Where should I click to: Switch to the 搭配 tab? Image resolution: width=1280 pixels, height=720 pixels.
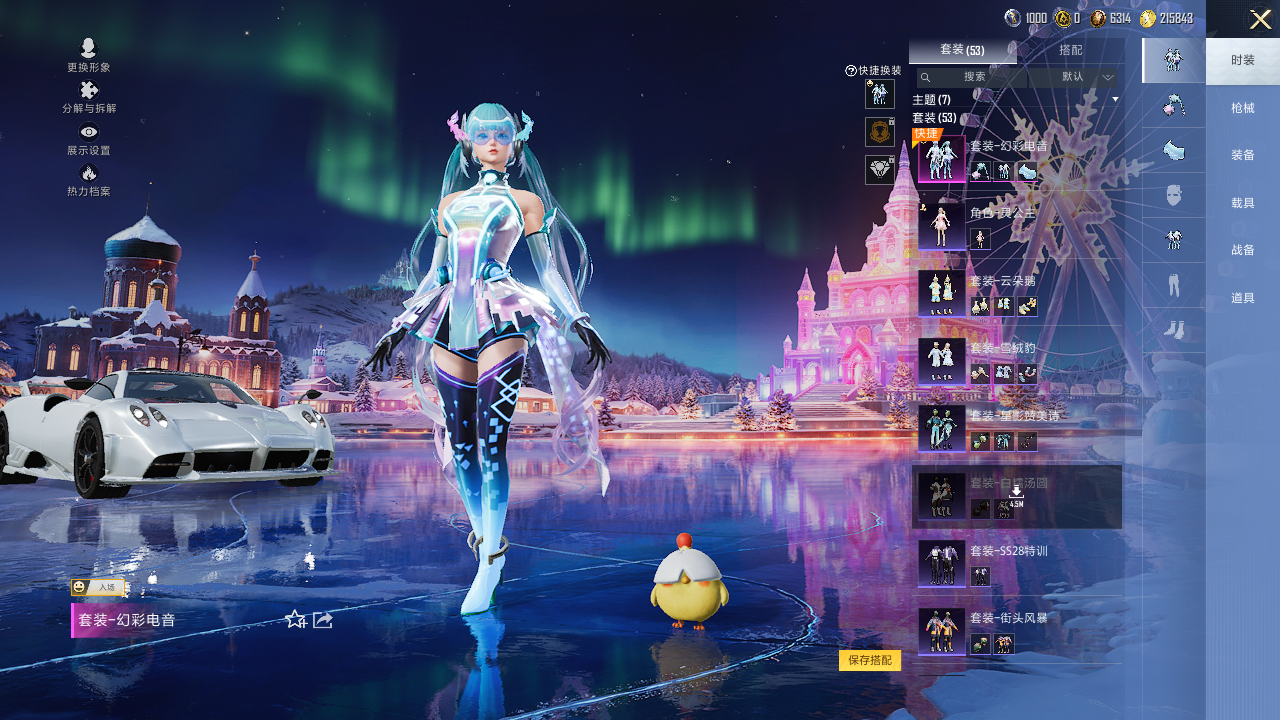1070,50
